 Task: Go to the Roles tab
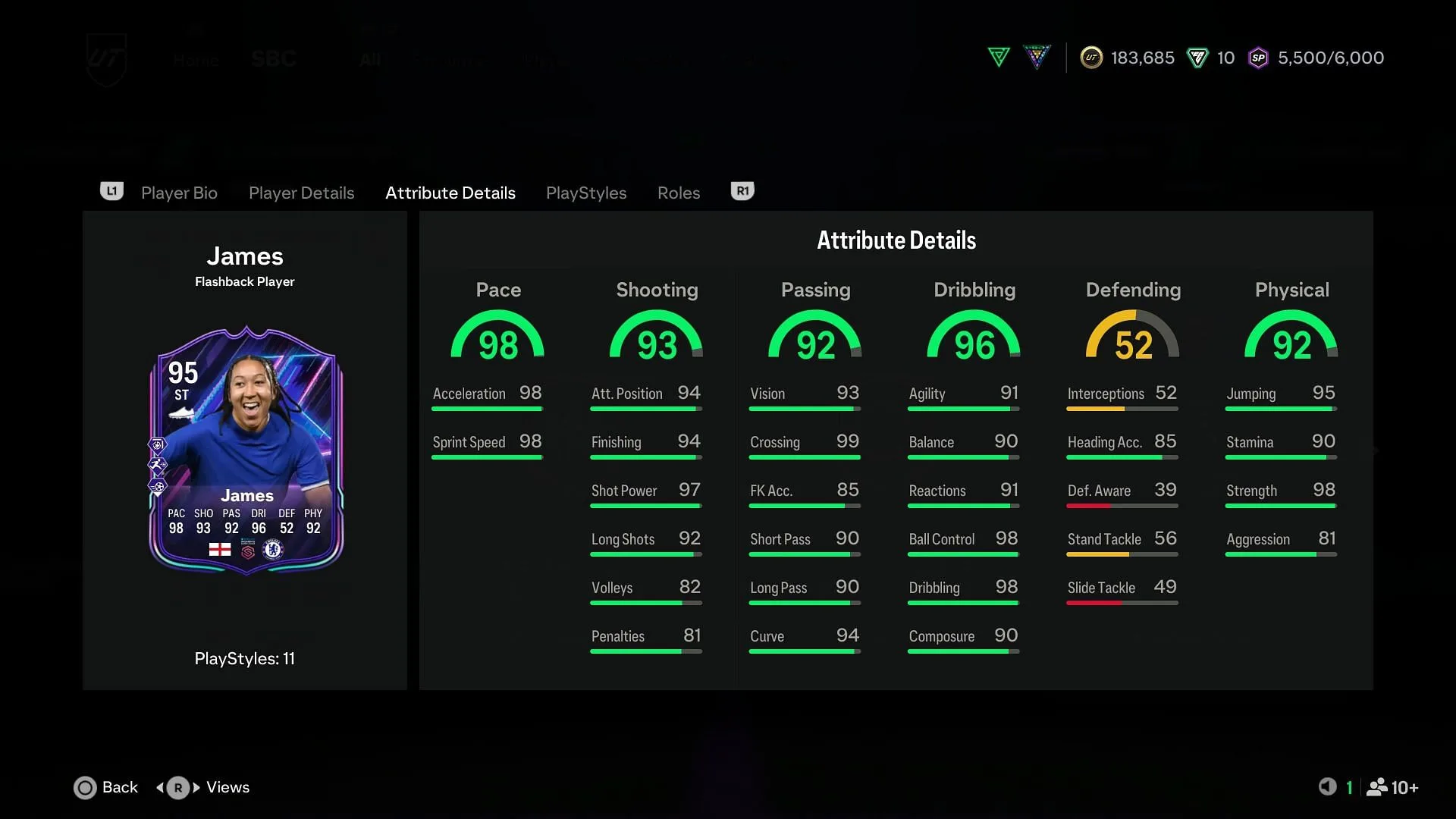click(x=678, y=193)
